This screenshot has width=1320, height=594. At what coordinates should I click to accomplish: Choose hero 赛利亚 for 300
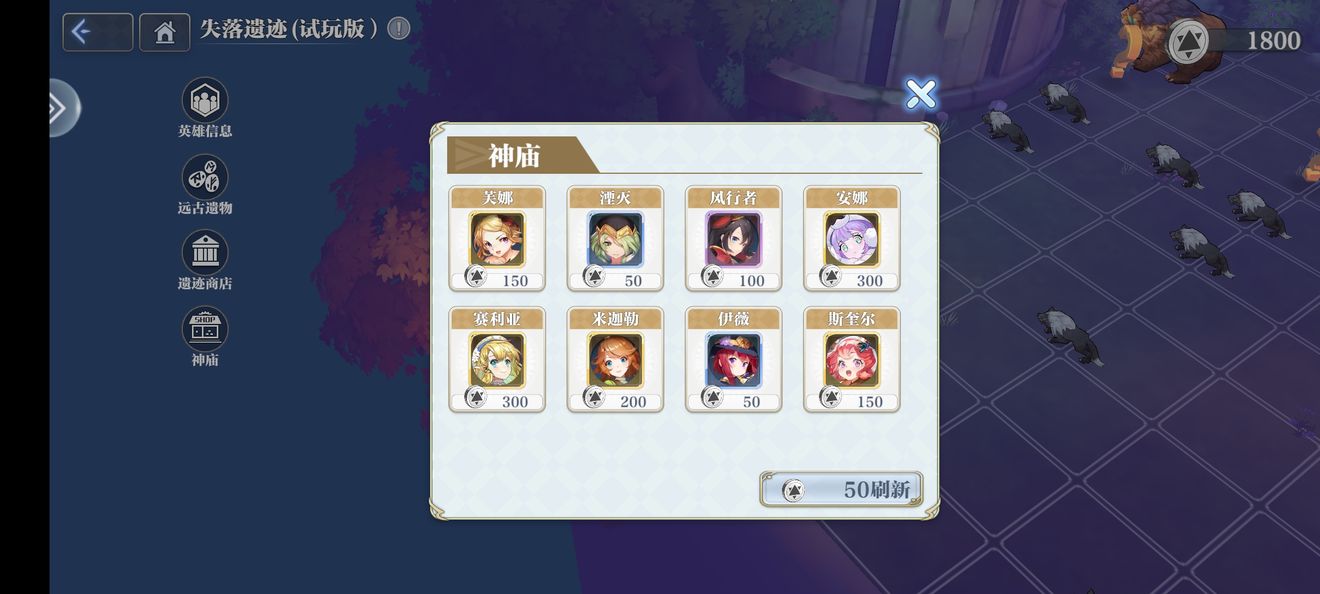497,360
